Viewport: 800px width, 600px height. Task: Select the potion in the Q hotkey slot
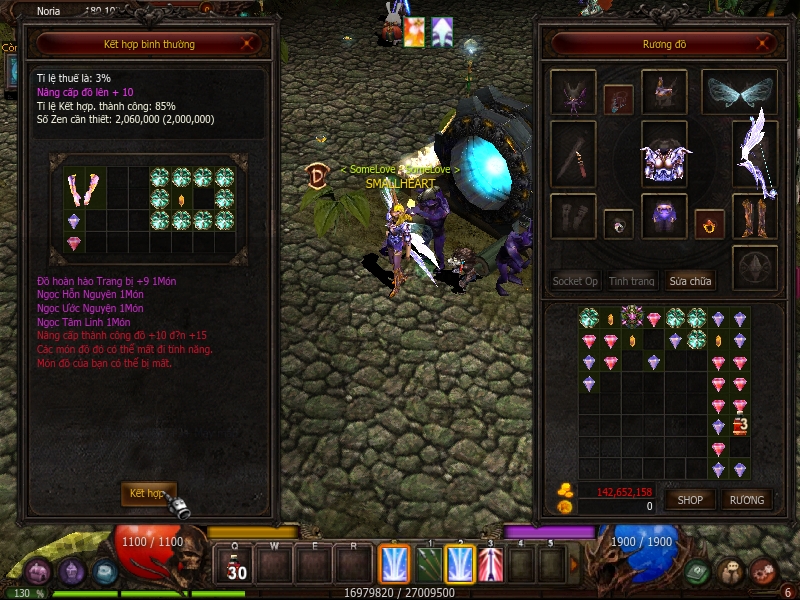click(236, 564)
